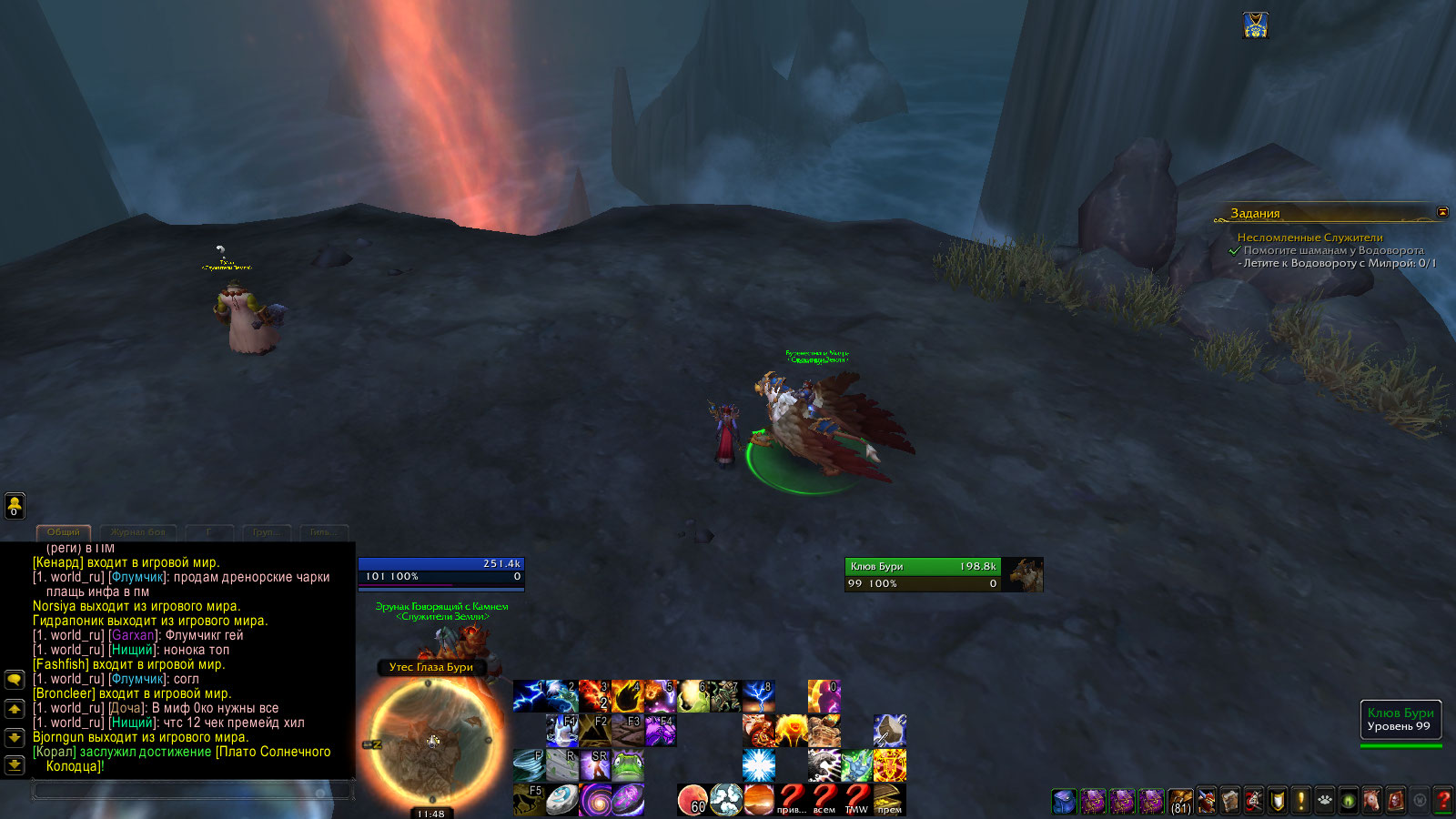Click the circular minimap
Image resolution: width=1456 pixels, height=819 pixels.
431,742
